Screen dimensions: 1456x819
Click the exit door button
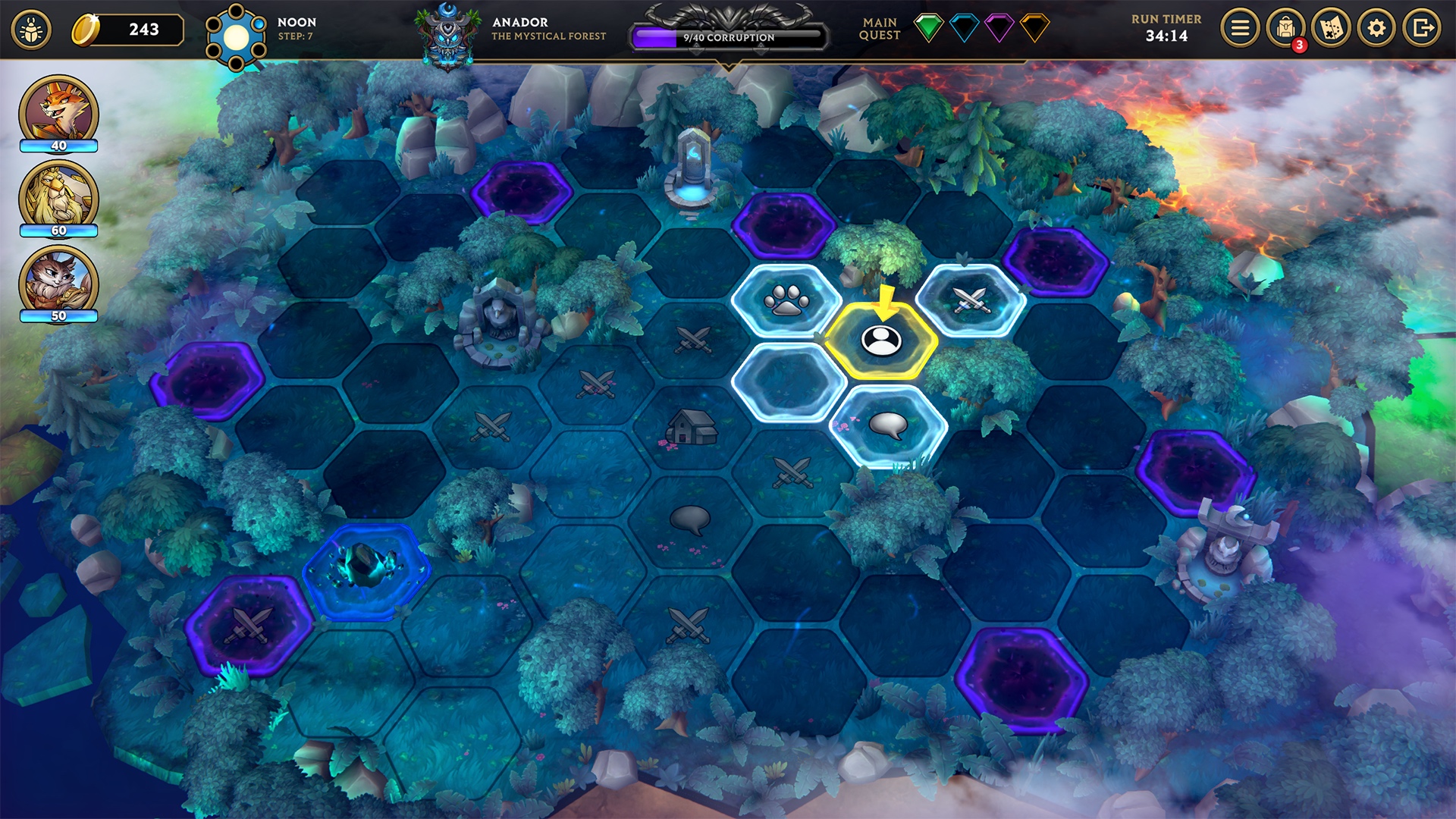click(1421, 29)
